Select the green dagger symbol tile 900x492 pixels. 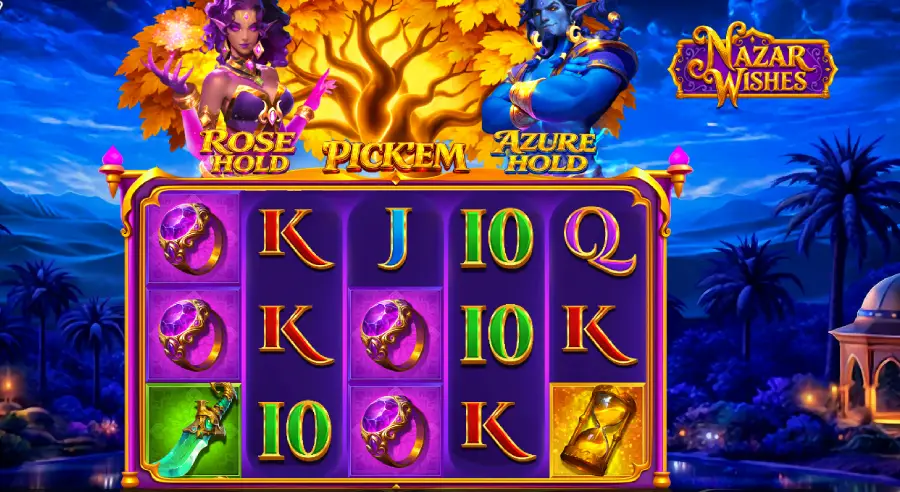point(194,430)
